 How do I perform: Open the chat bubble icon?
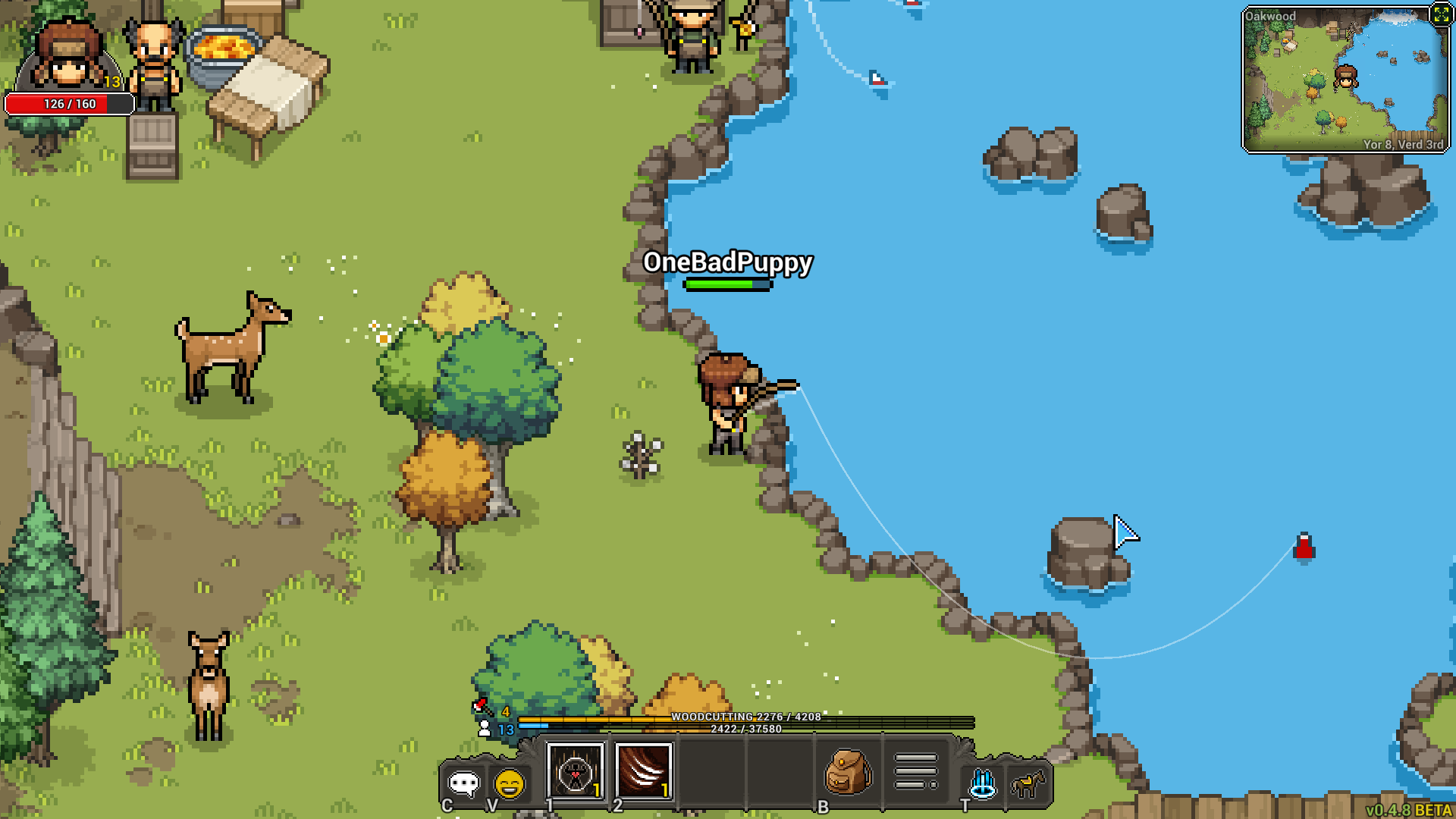[x=465, y=783]
